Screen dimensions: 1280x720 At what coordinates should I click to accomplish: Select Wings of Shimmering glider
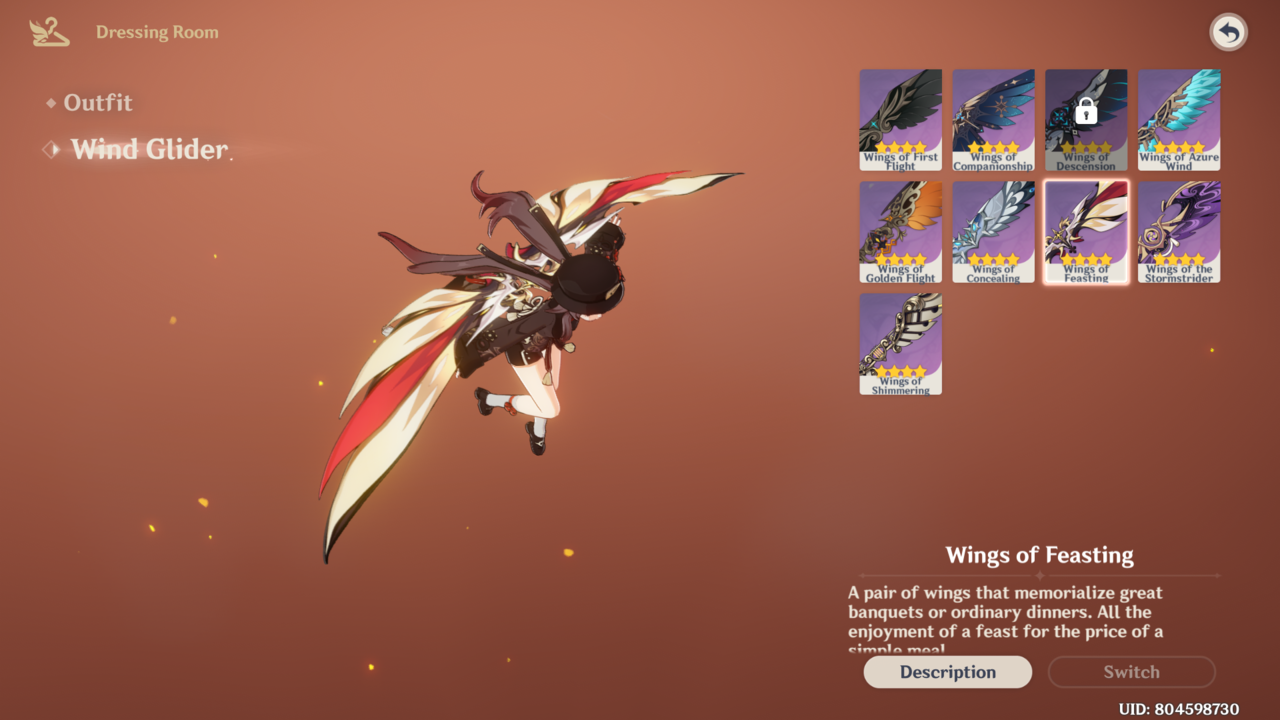[x=900, y=343]
